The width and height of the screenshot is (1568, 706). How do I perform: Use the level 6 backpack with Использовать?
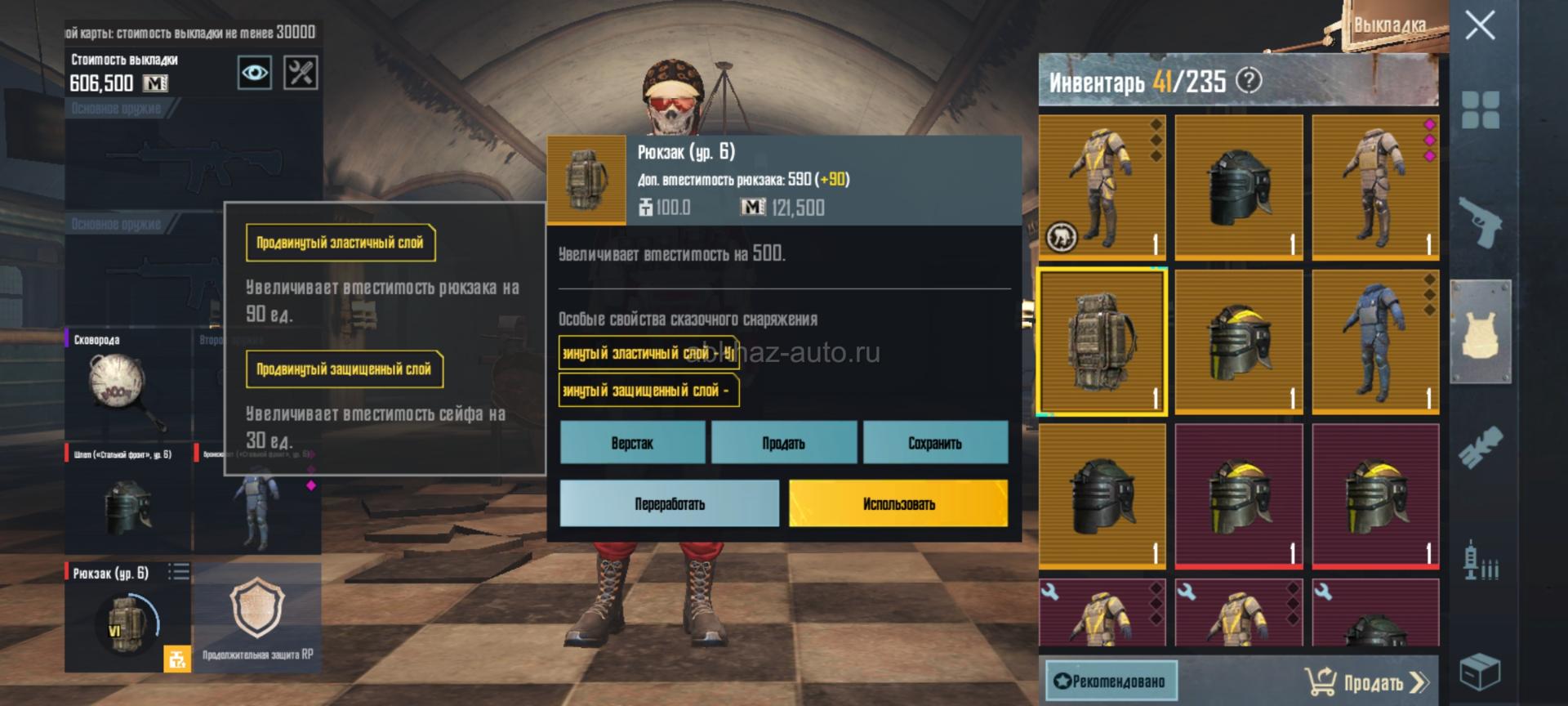pos(898,503)
